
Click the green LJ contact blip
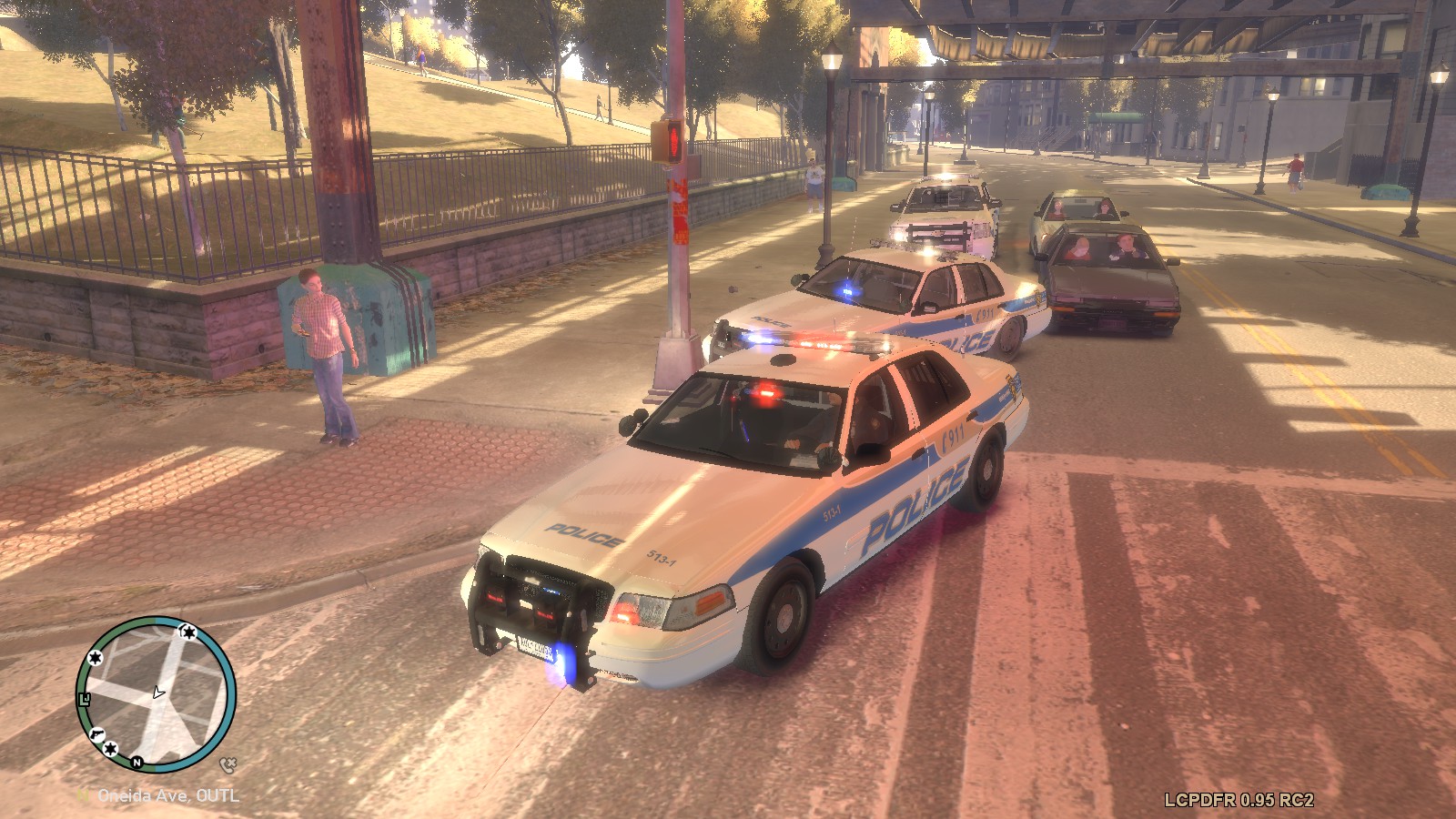(x=85, y=699)
